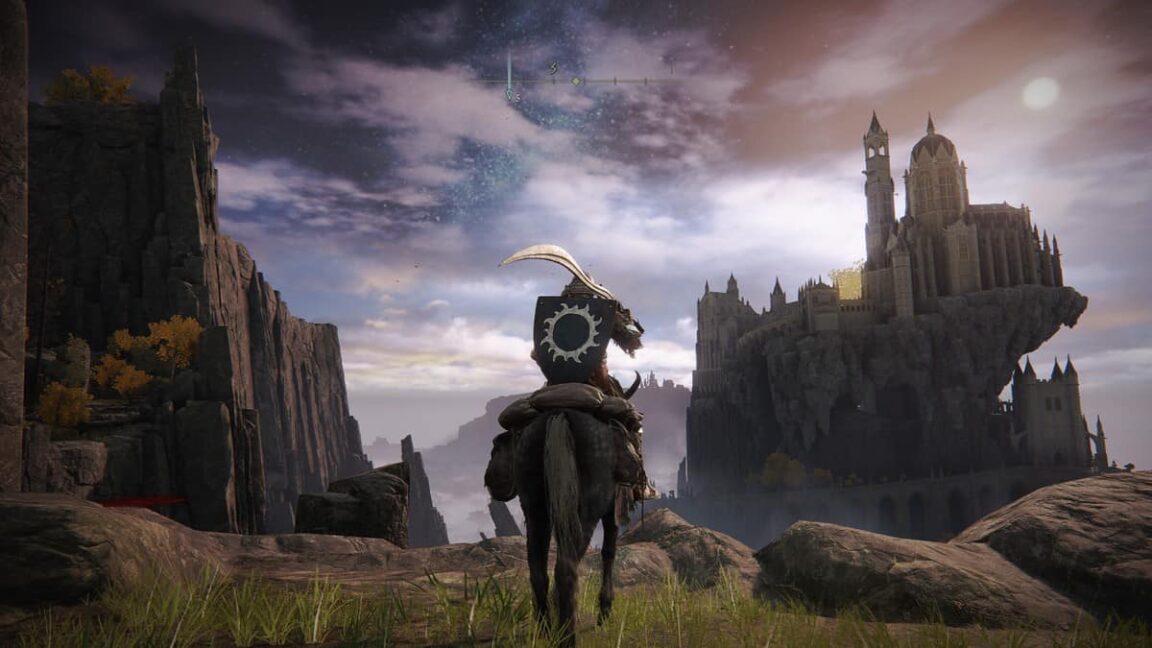Click the S direction letter on the compass
1152x648 pixels.
[553, 68]
